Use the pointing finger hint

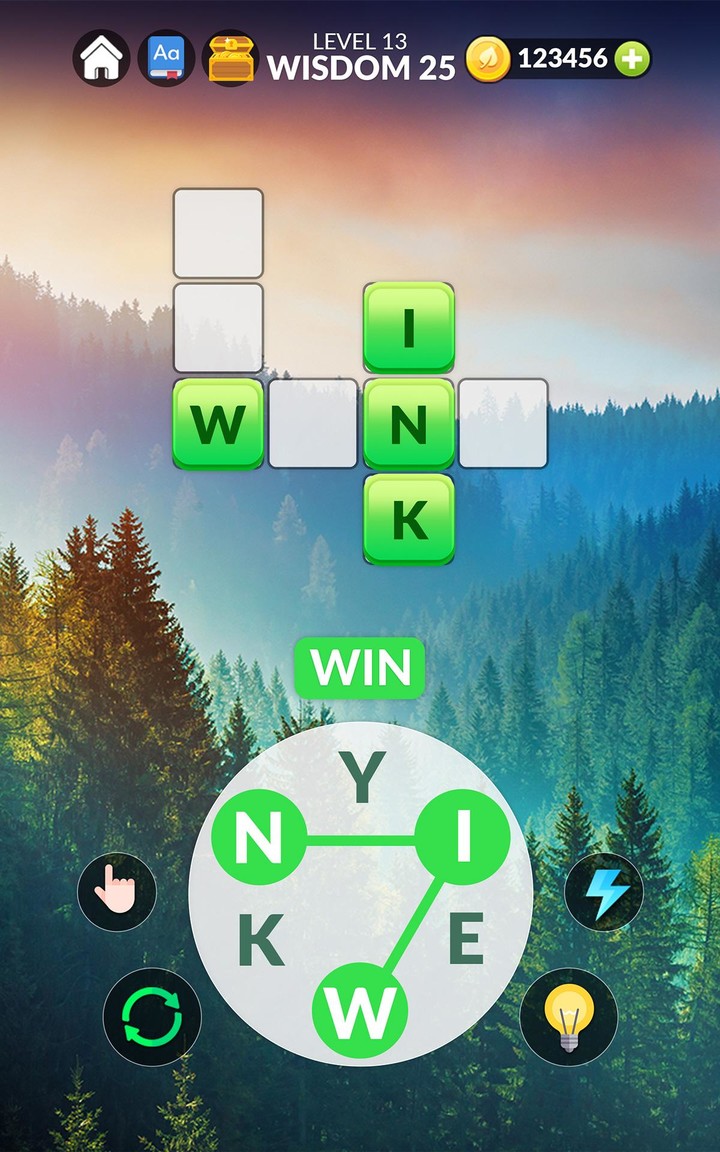coord(117,892)
